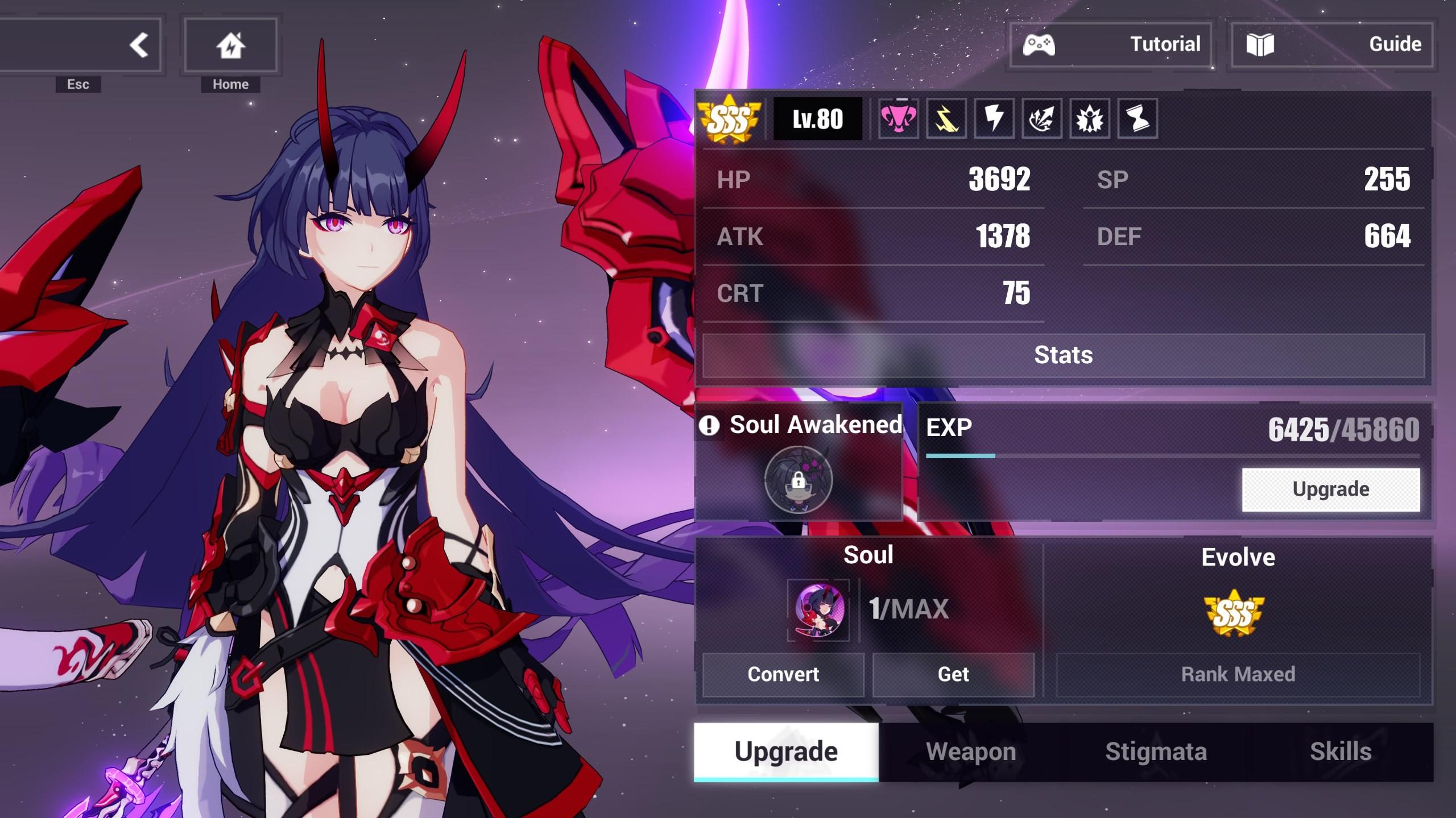Screen dimensions: 1456x818
Task: Select the soul fragment portrait icon
Action: (819, 610)
